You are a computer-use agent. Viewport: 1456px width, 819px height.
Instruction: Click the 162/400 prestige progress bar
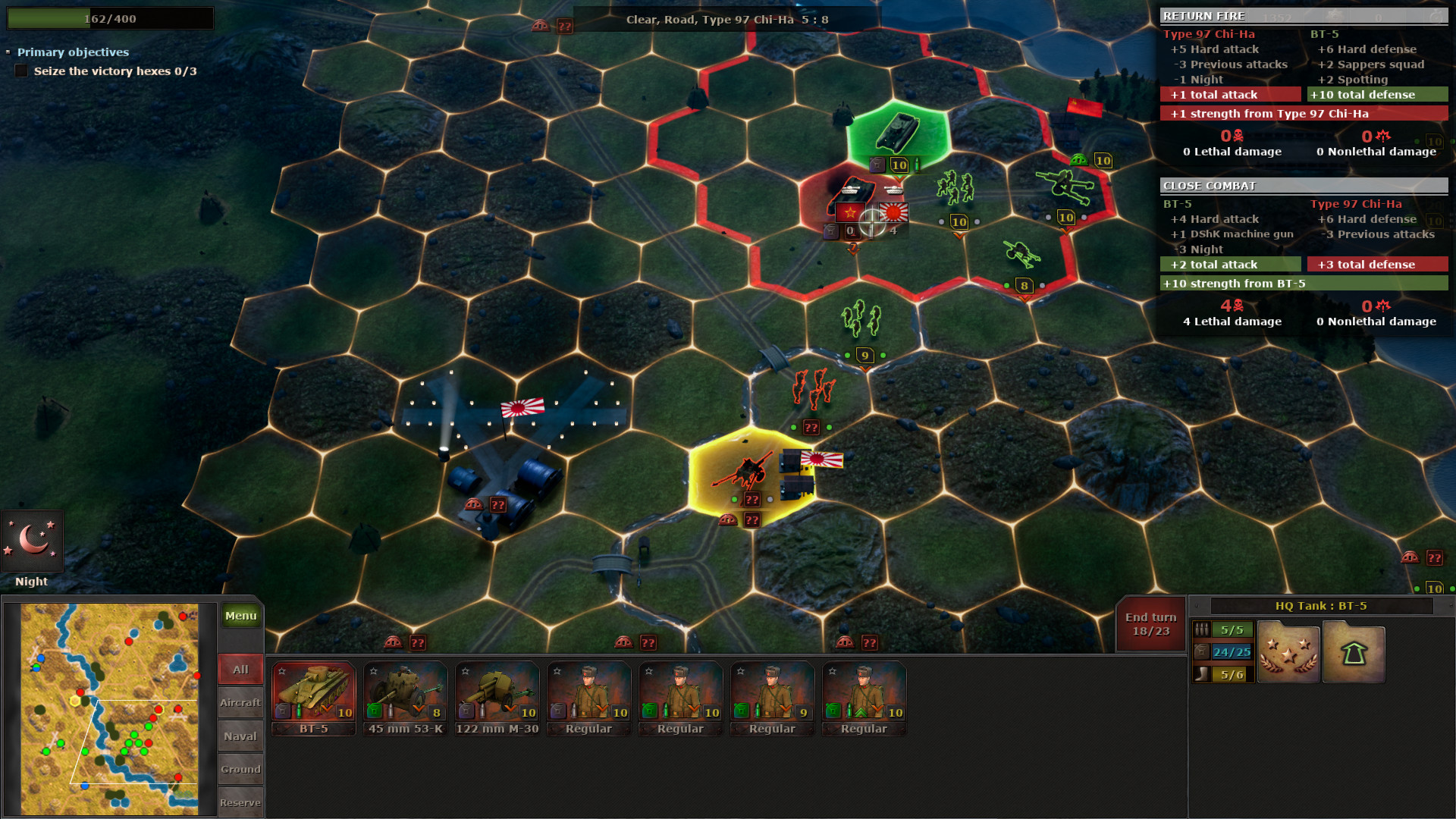[x=110, y=17]
